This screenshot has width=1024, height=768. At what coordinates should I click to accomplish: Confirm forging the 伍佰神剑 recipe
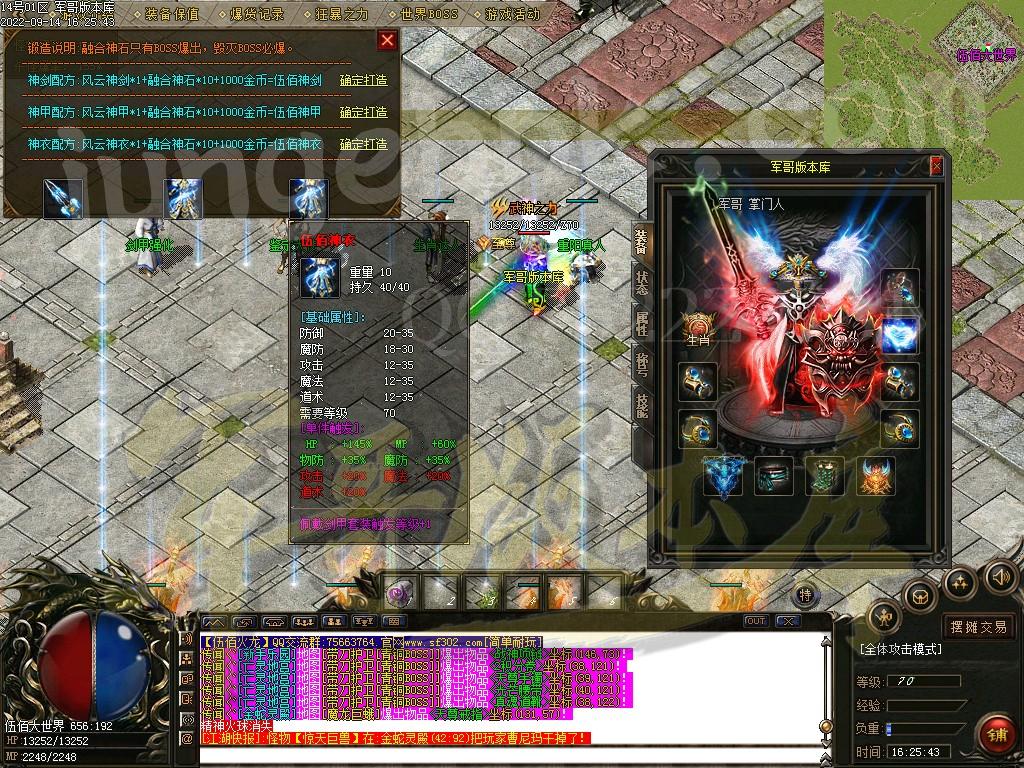363,81
